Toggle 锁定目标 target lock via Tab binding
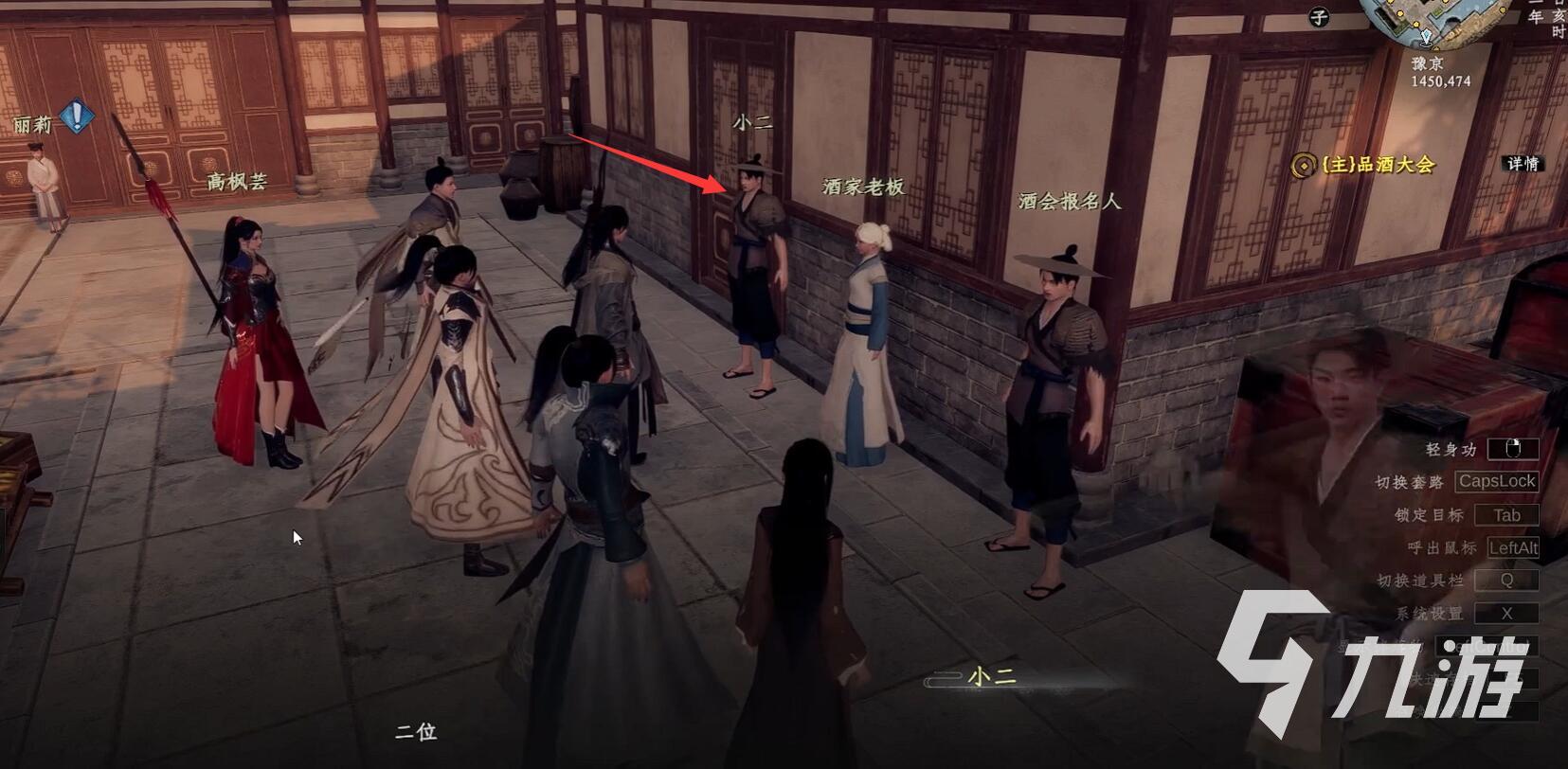This screenshot has width=1568, height=769. click(1506, 514)
